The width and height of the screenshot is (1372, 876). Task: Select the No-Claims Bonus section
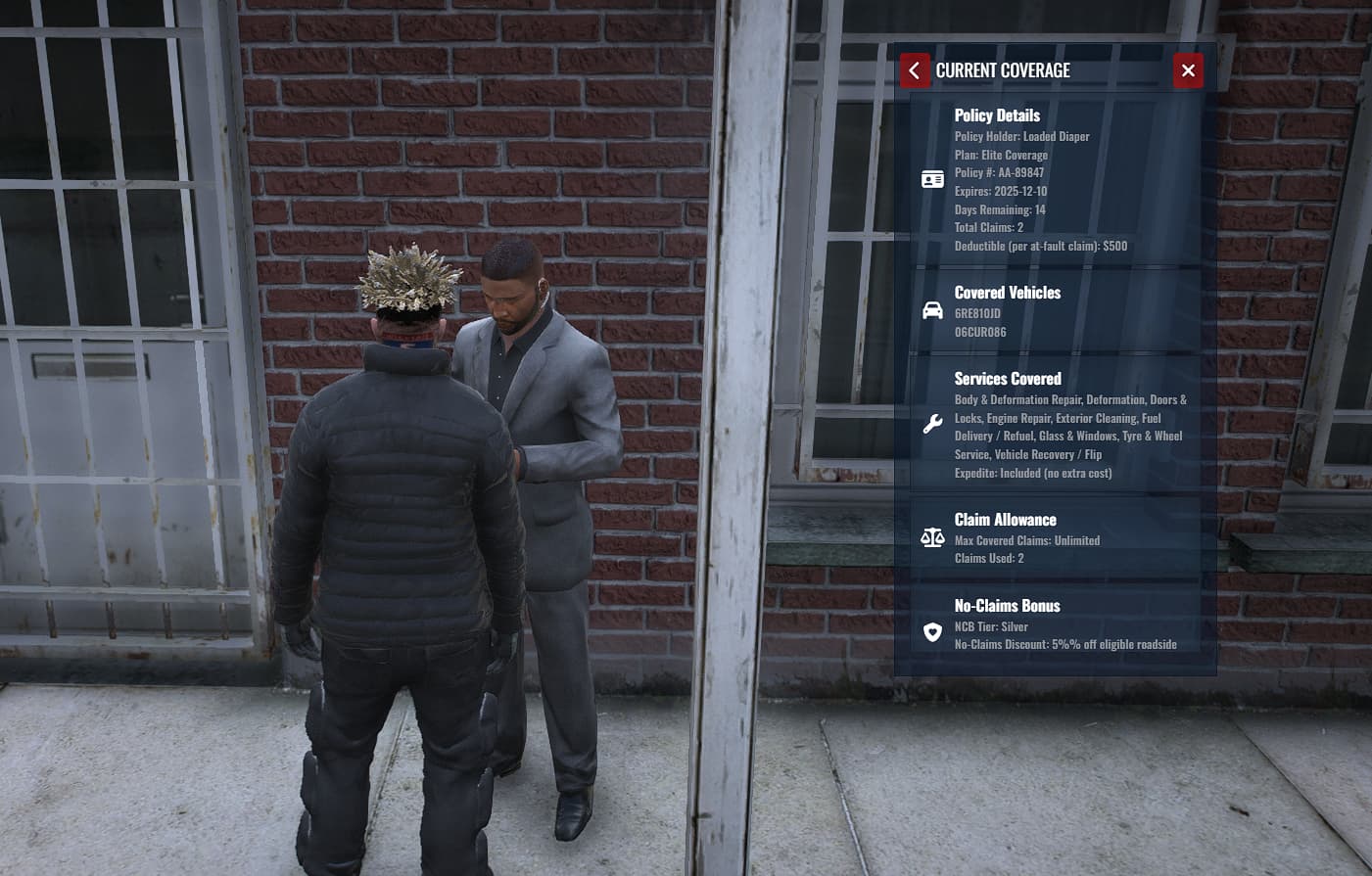(x=1056, y=623)
